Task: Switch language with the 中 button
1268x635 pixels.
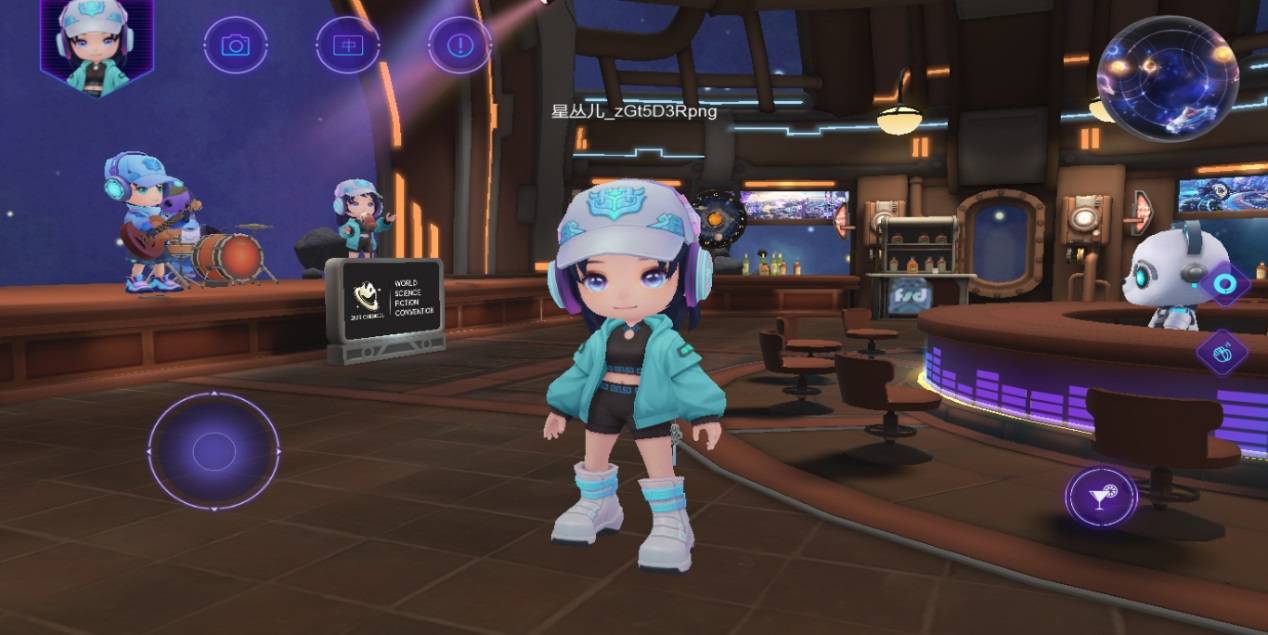Action: (348, 45)
